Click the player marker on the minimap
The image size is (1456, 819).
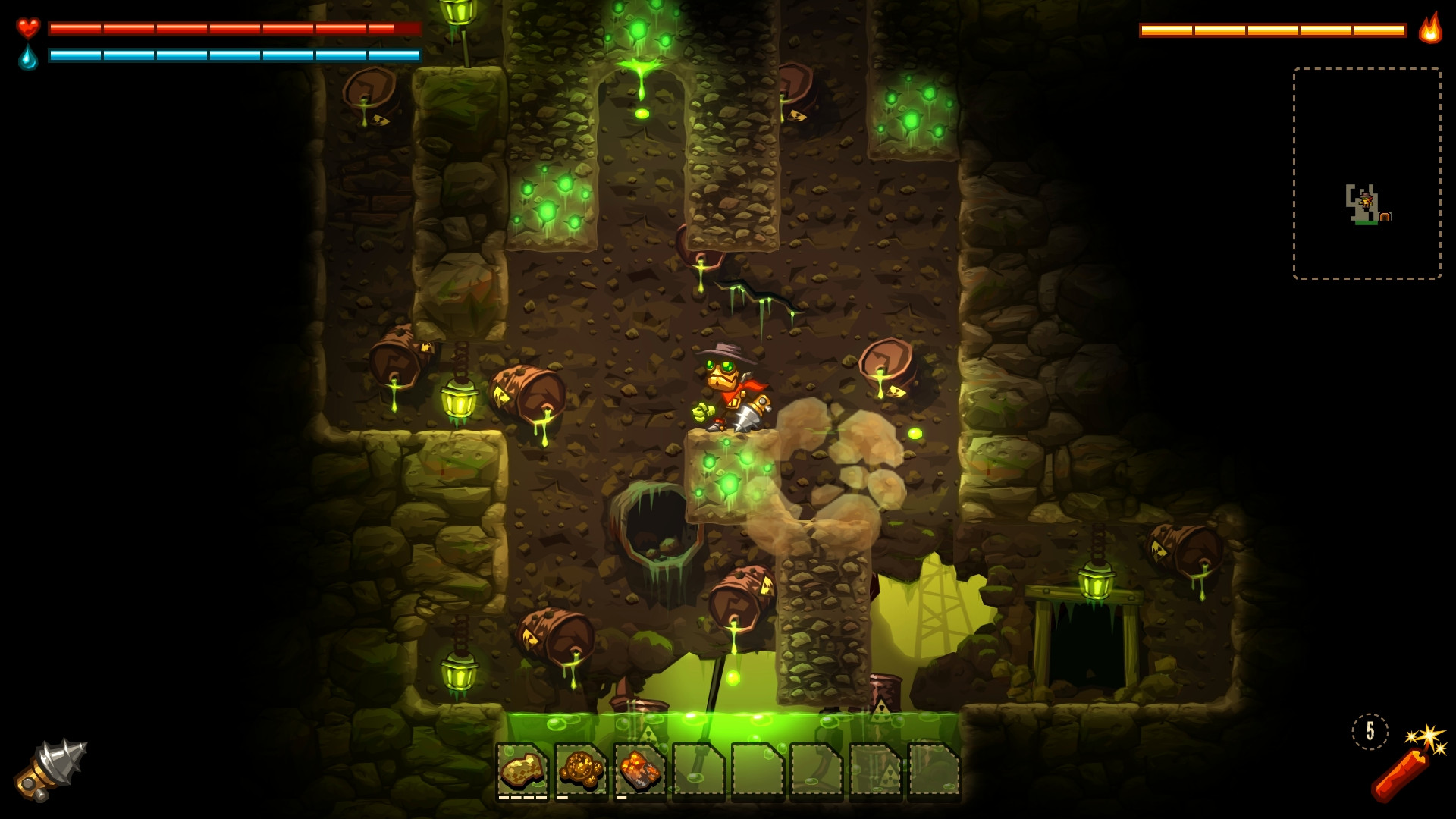[1366, 202]
